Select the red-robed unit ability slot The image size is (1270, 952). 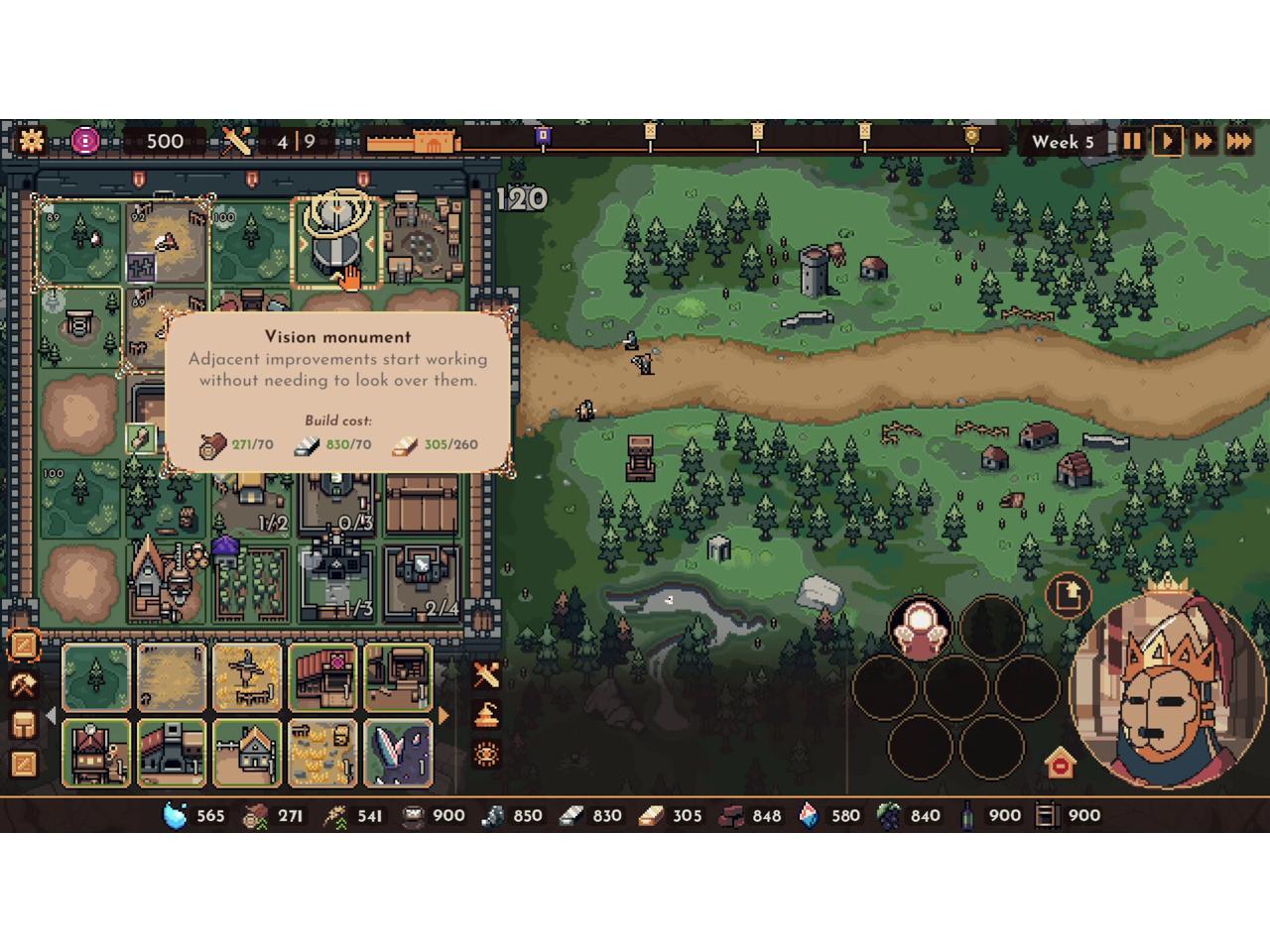[x=920, y=629]
